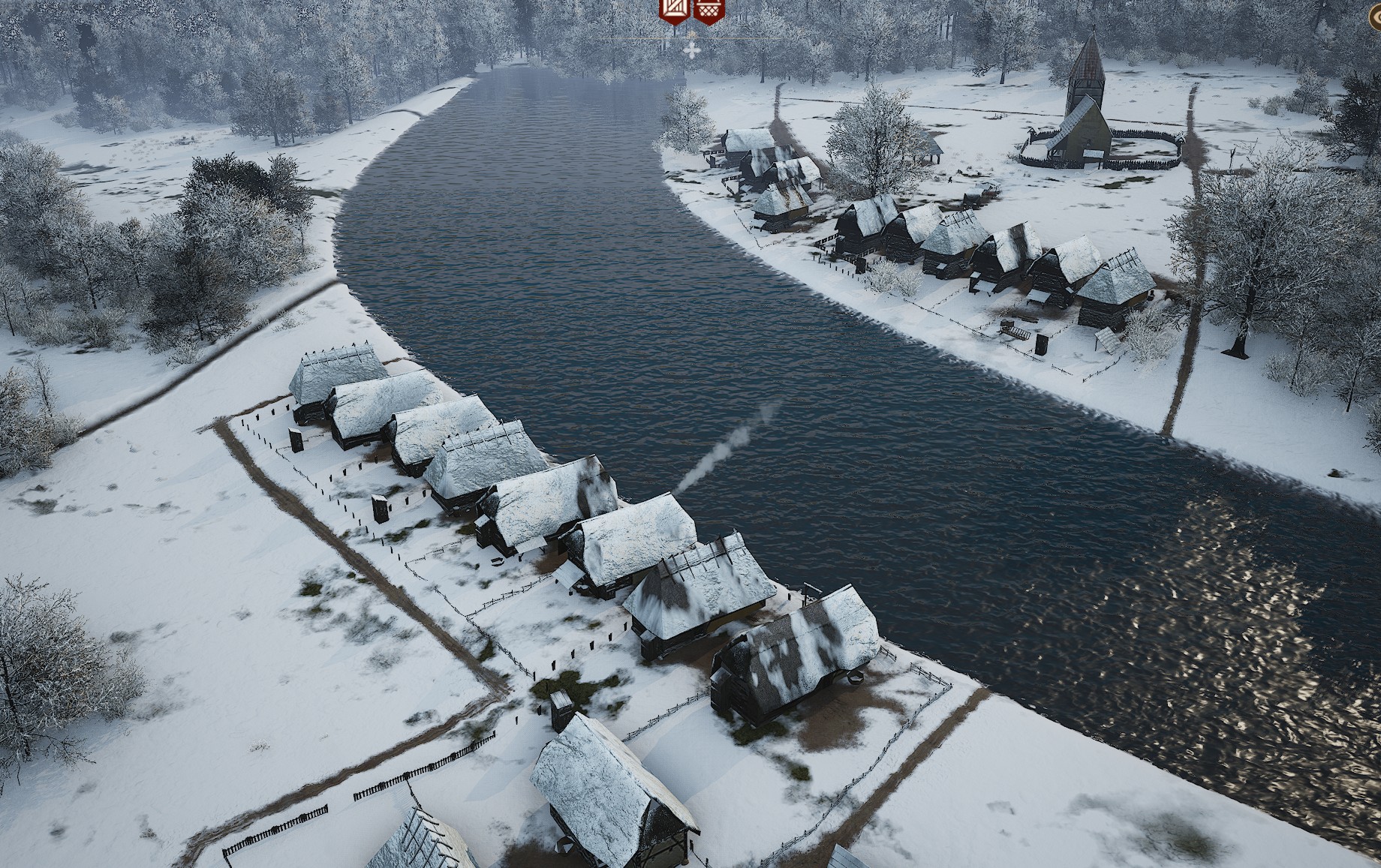This screenshot has width=1381, height=868.
Task: Click the wooden crate storage alert banner
Action: click(x=672, y=9)
